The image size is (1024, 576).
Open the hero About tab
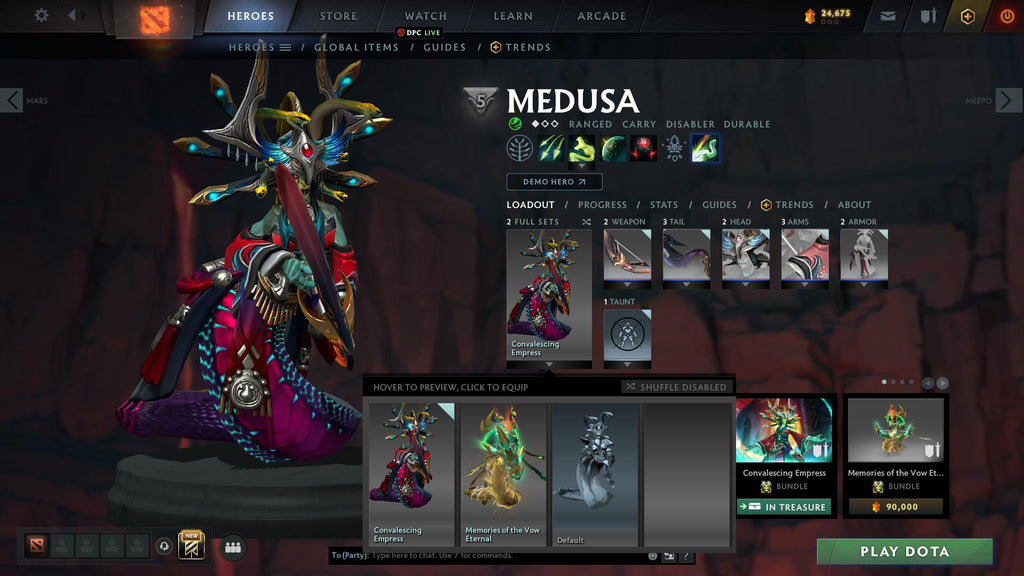(x=854, y=205)
